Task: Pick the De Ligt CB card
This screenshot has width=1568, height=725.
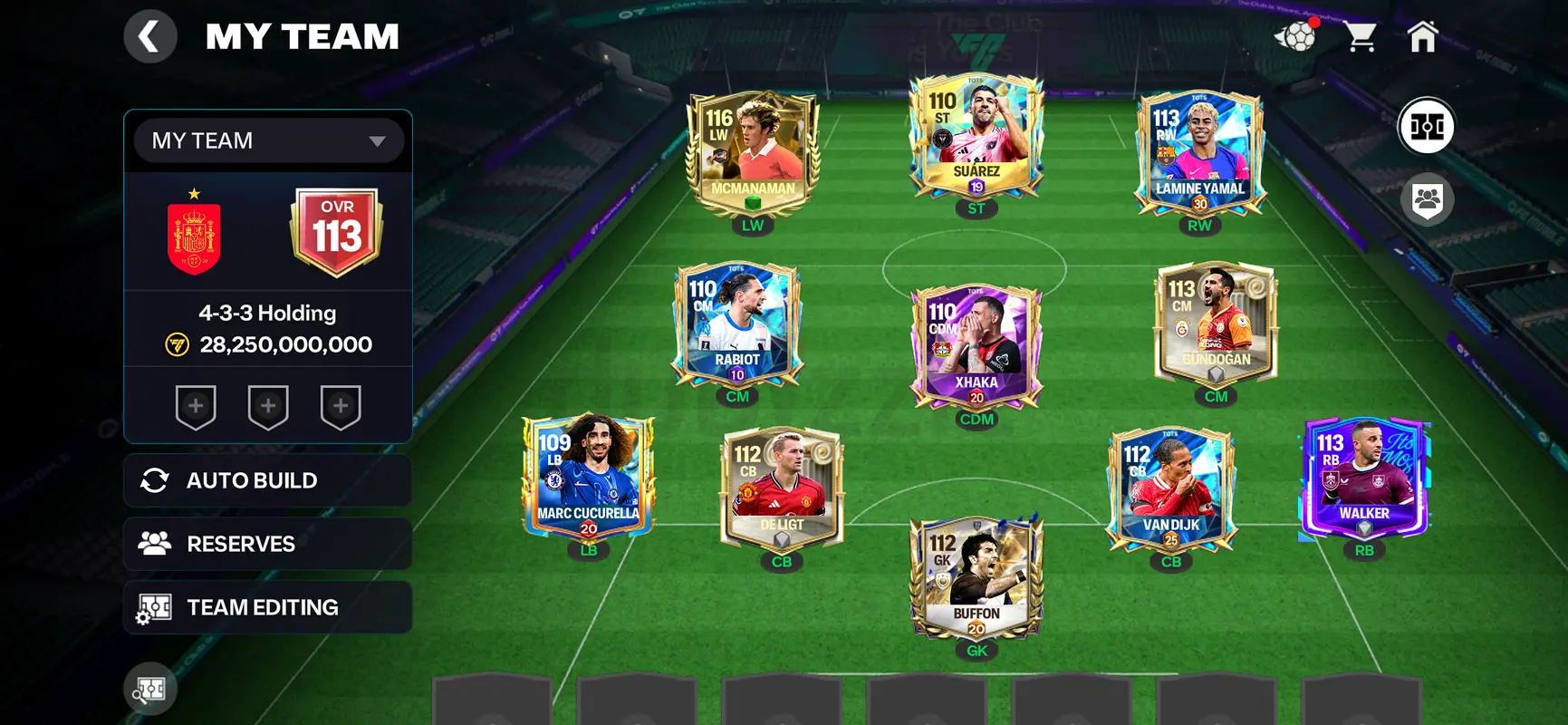Action: [782, 489]
